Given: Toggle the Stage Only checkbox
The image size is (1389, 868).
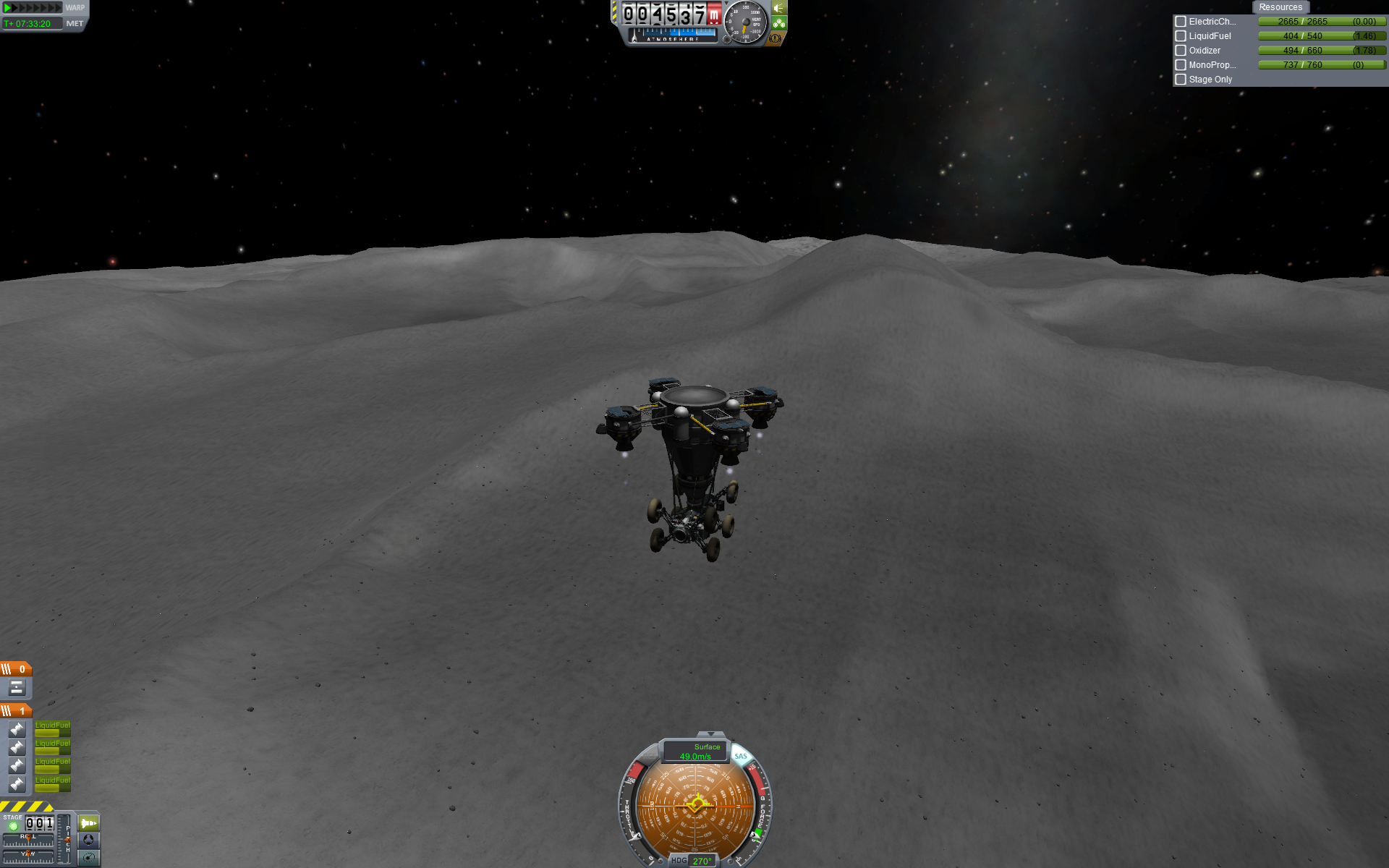Looking at the screenshot, I should (x=1181, y=80).
